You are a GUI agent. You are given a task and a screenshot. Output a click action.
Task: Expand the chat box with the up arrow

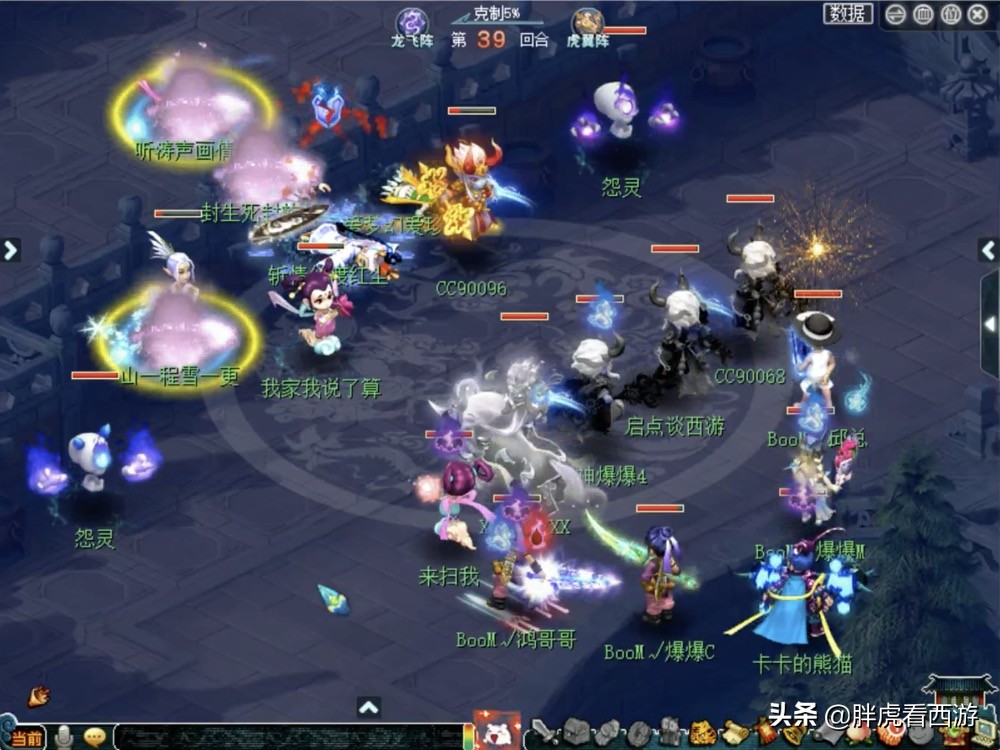coord(369,707)
